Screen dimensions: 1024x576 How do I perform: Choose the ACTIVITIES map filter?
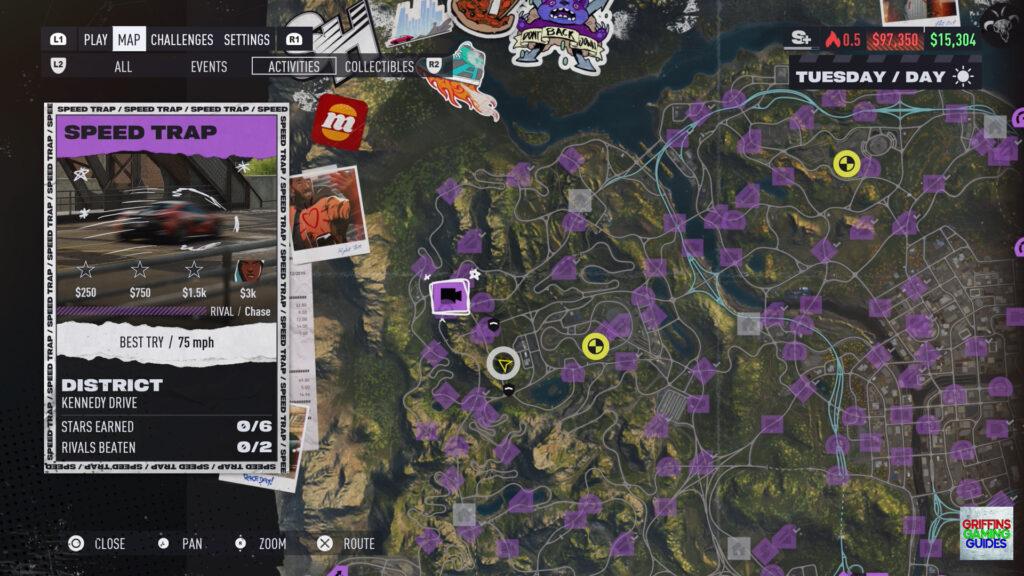tap(294, 67)
